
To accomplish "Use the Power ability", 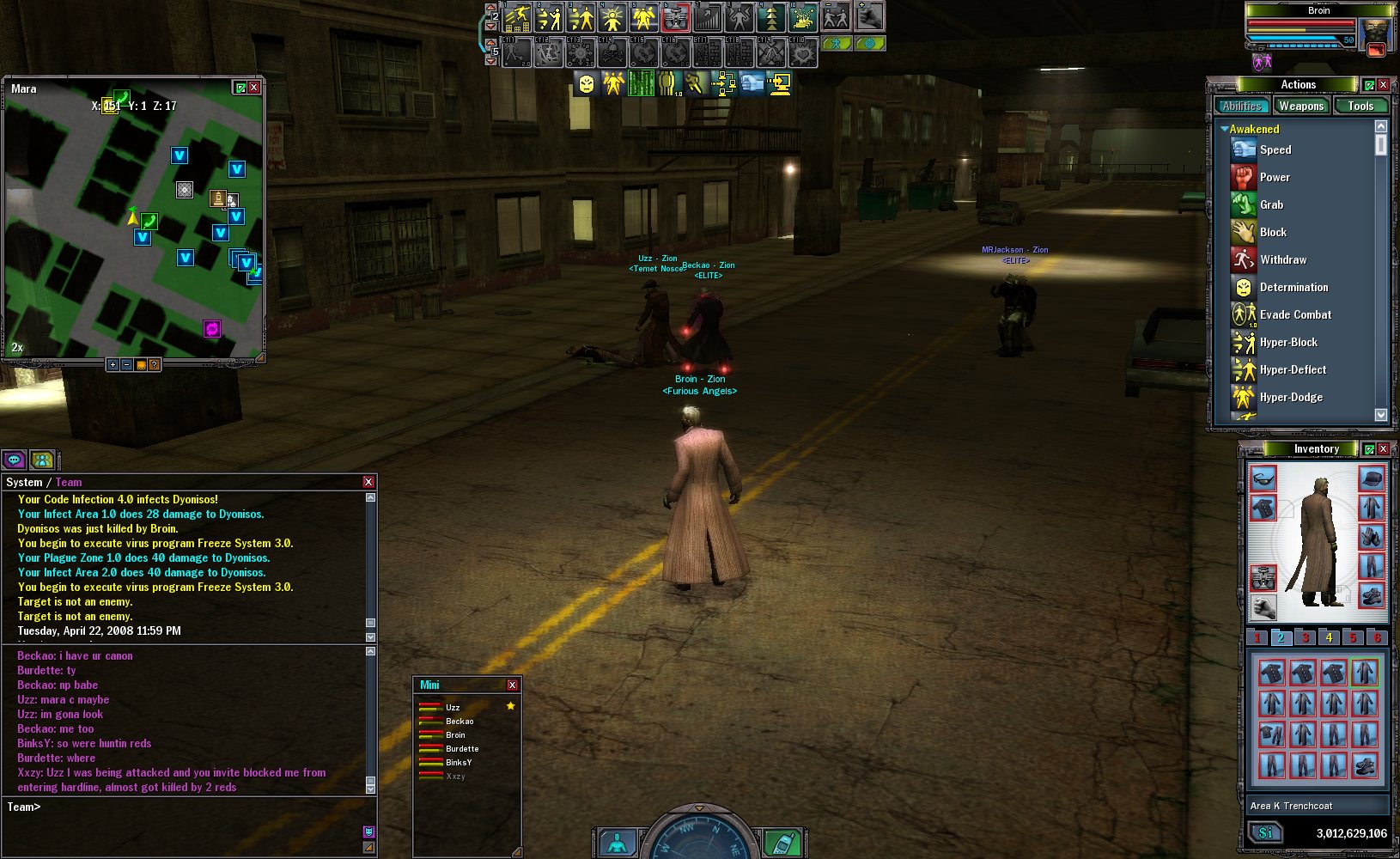I will pos(1275,177).
